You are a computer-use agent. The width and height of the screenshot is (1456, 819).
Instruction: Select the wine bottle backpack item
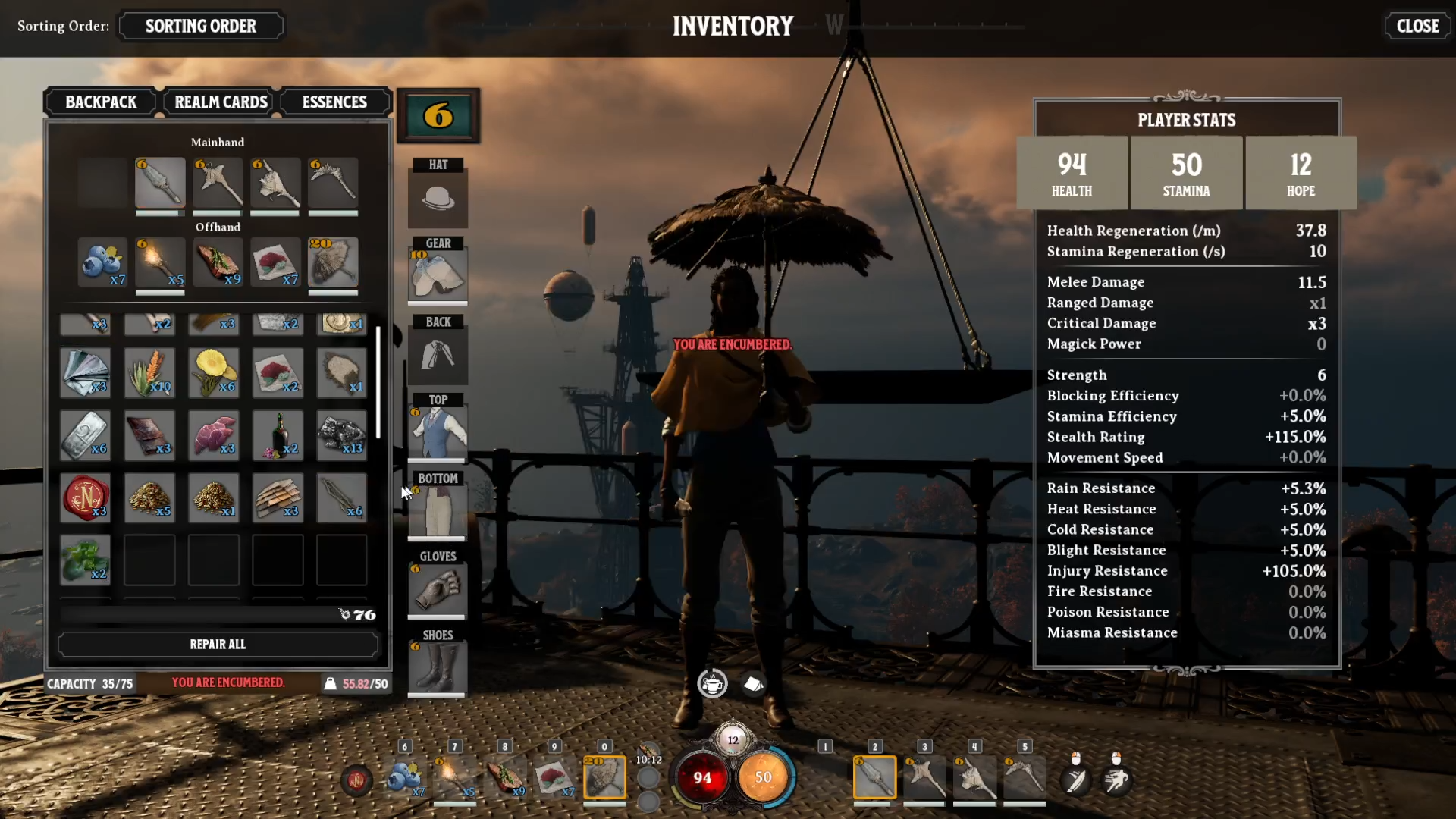(278, 435)
